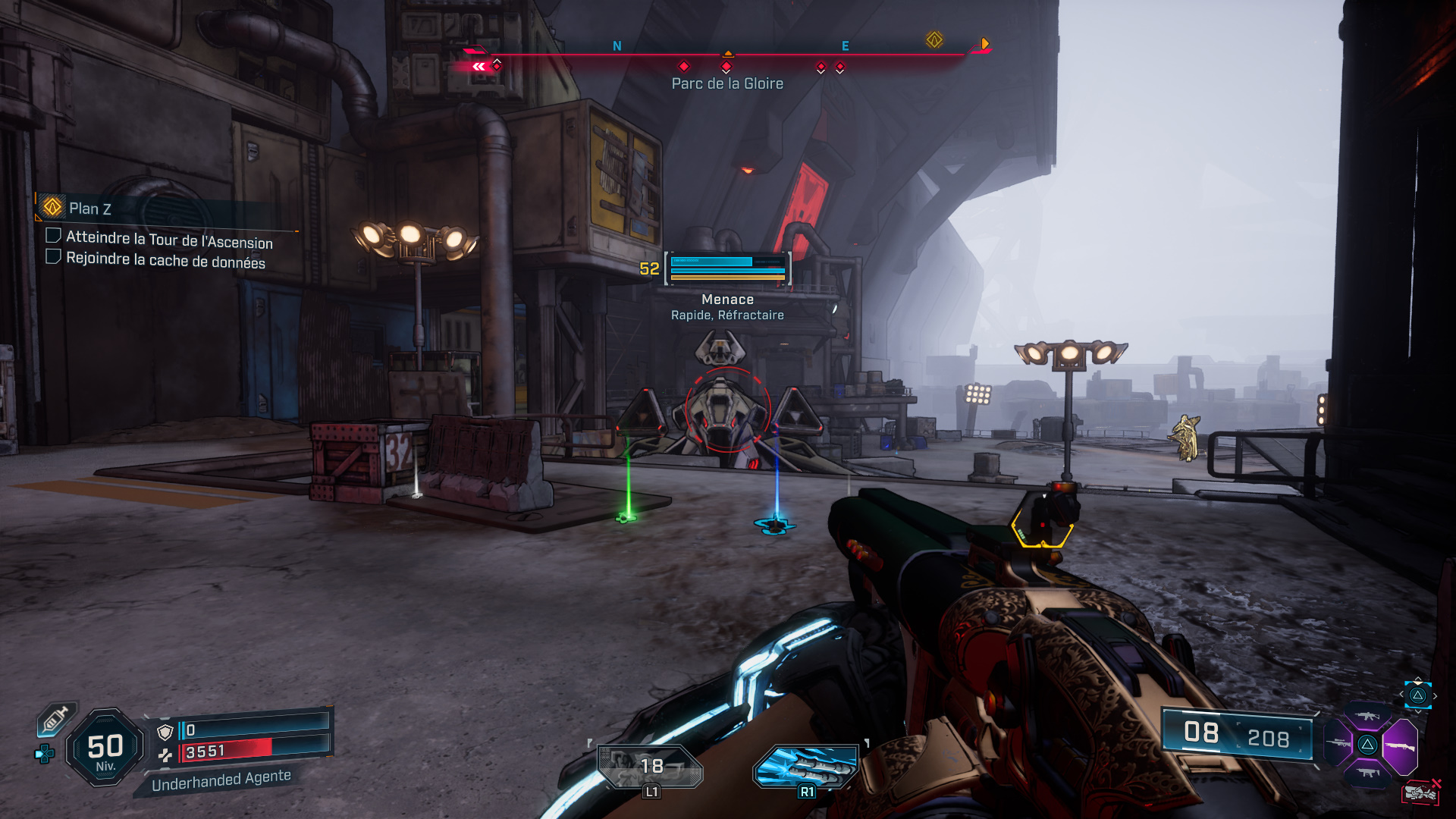This screenshot has width=1456, height=819.
Task: Click the red hand status icon
Action: 1420,792
